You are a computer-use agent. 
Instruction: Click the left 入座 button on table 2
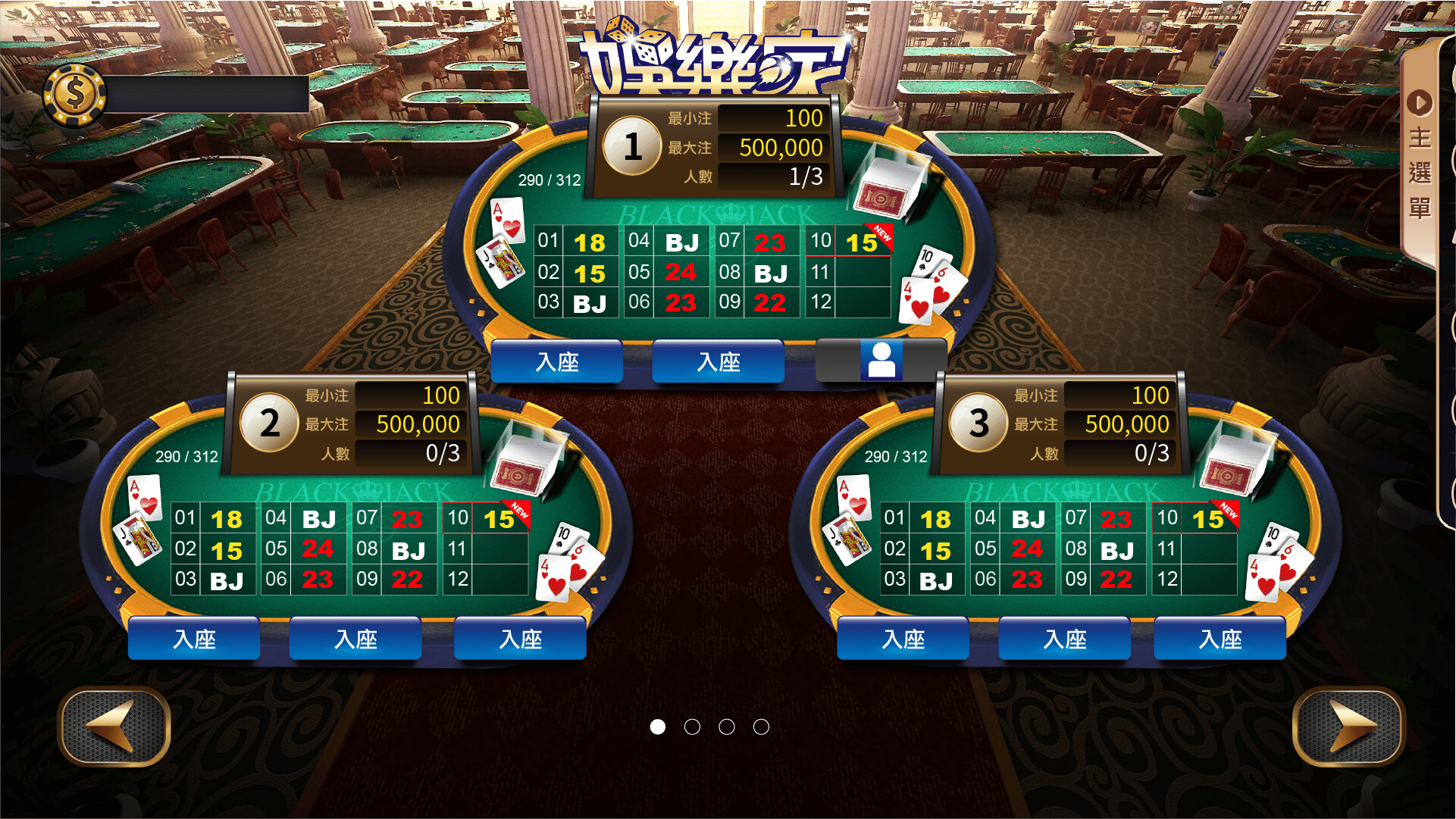coord(193,639)
